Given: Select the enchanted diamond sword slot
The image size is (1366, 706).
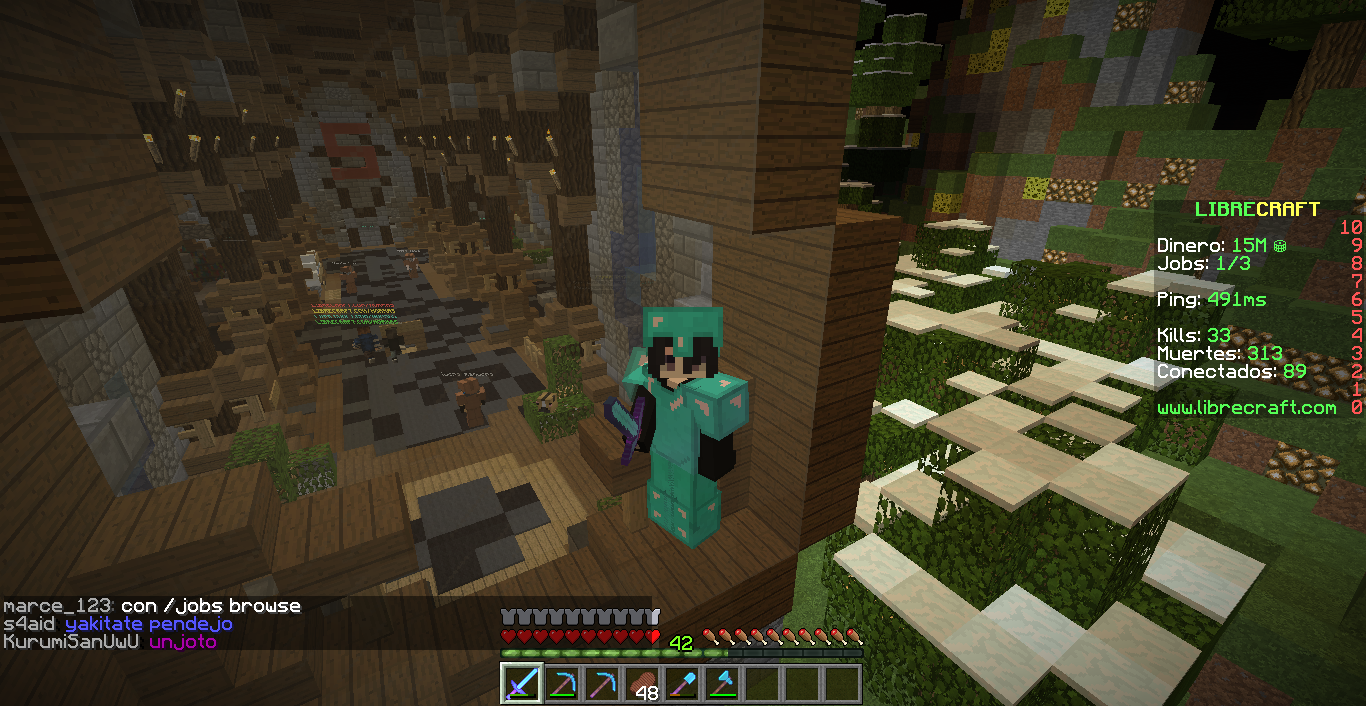Looking at the screenshot, I should click(x=522, y=684).
